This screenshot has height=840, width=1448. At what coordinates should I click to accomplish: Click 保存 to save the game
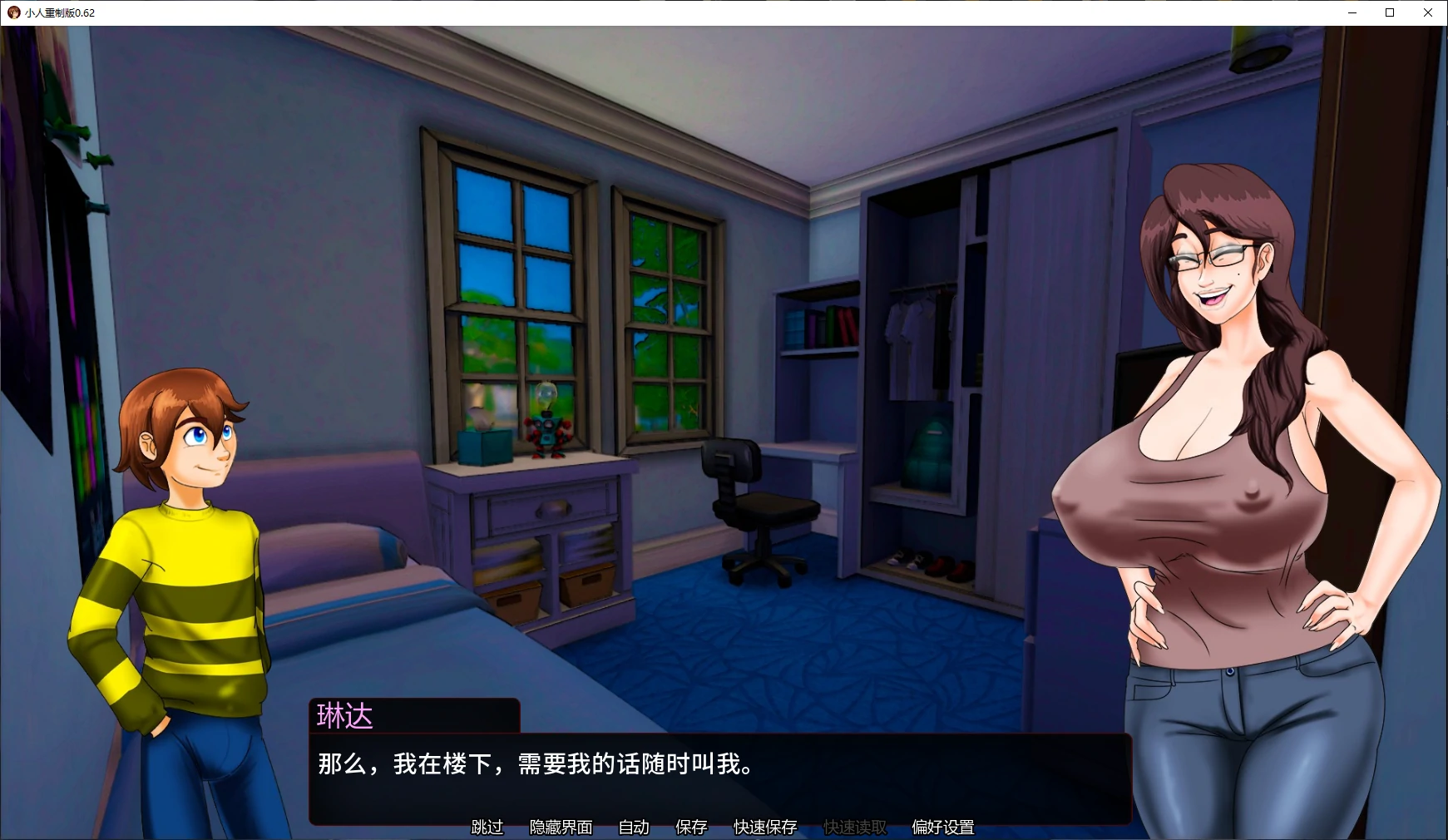click(x=691, y=828)
